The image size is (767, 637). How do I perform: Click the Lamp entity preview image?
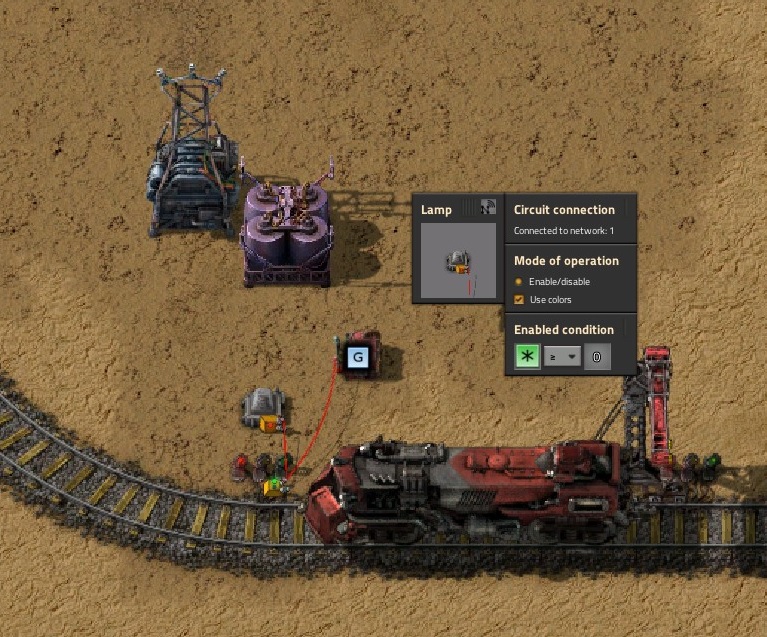click(x=458, y=261)
